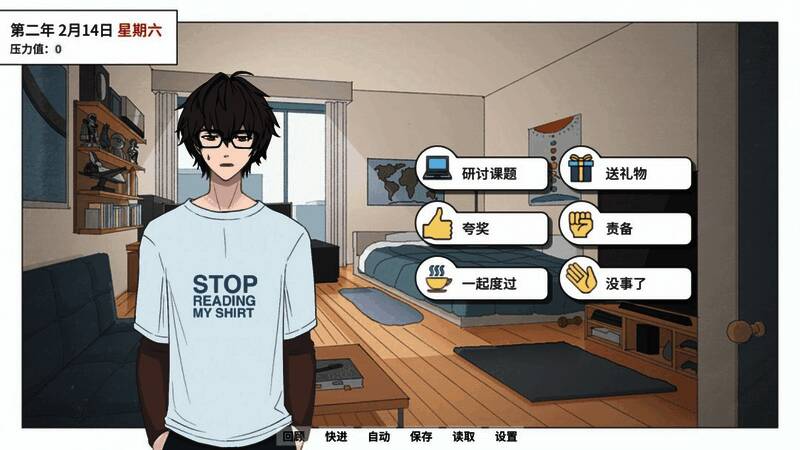Open the 回顾 history log

[x=293, y=437]
